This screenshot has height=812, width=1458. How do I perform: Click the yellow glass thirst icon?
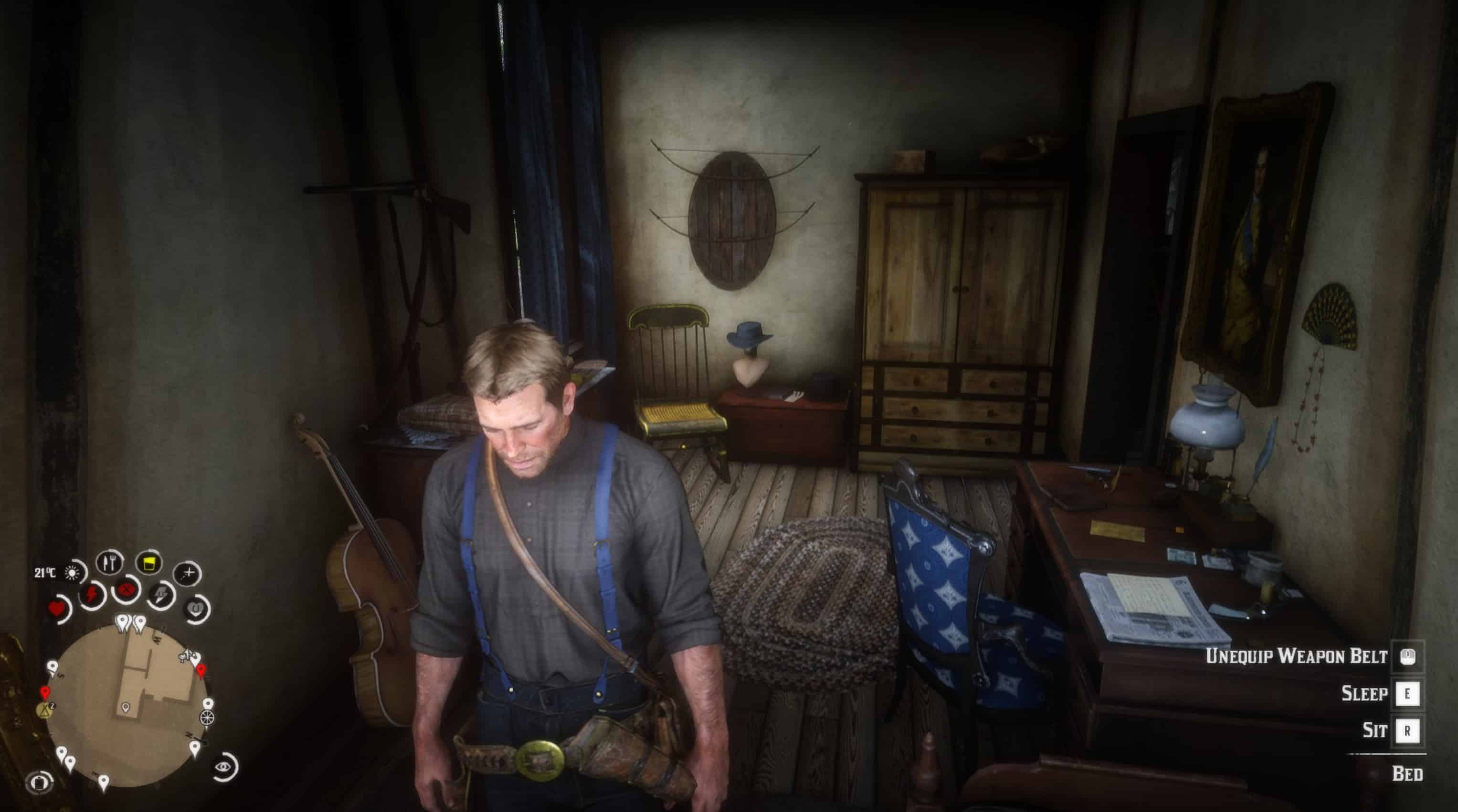pyautogui.click(x=149, y=563)
